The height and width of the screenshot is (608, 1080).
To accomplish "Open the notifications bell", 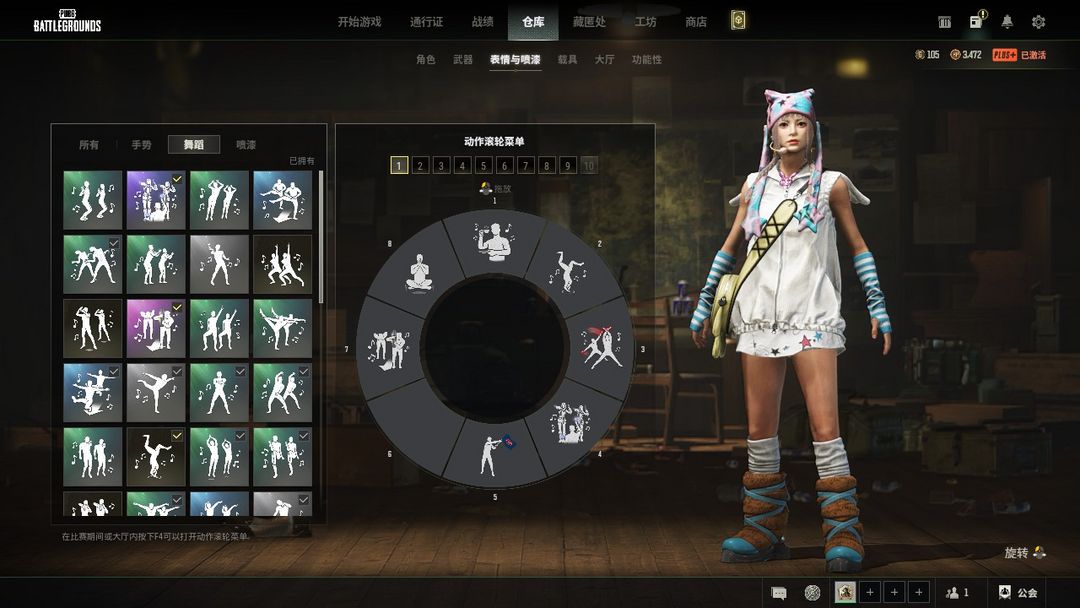I will [x=1007, y=22].
